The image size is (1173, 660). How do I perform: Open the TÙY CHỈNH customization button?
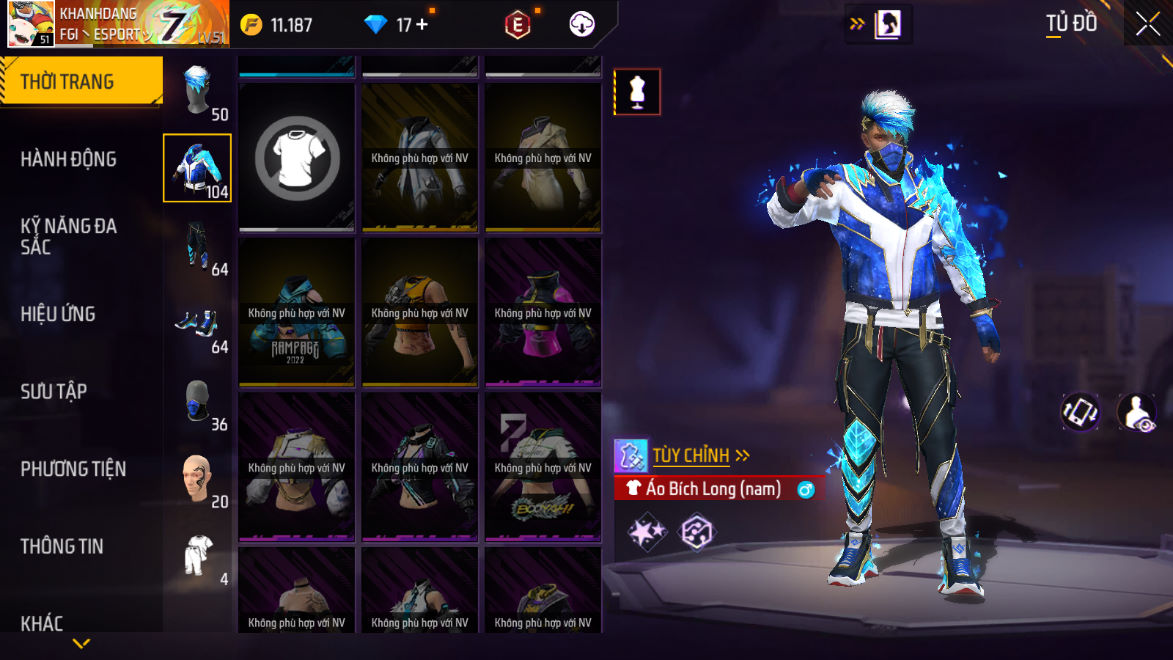pos(692,456)
